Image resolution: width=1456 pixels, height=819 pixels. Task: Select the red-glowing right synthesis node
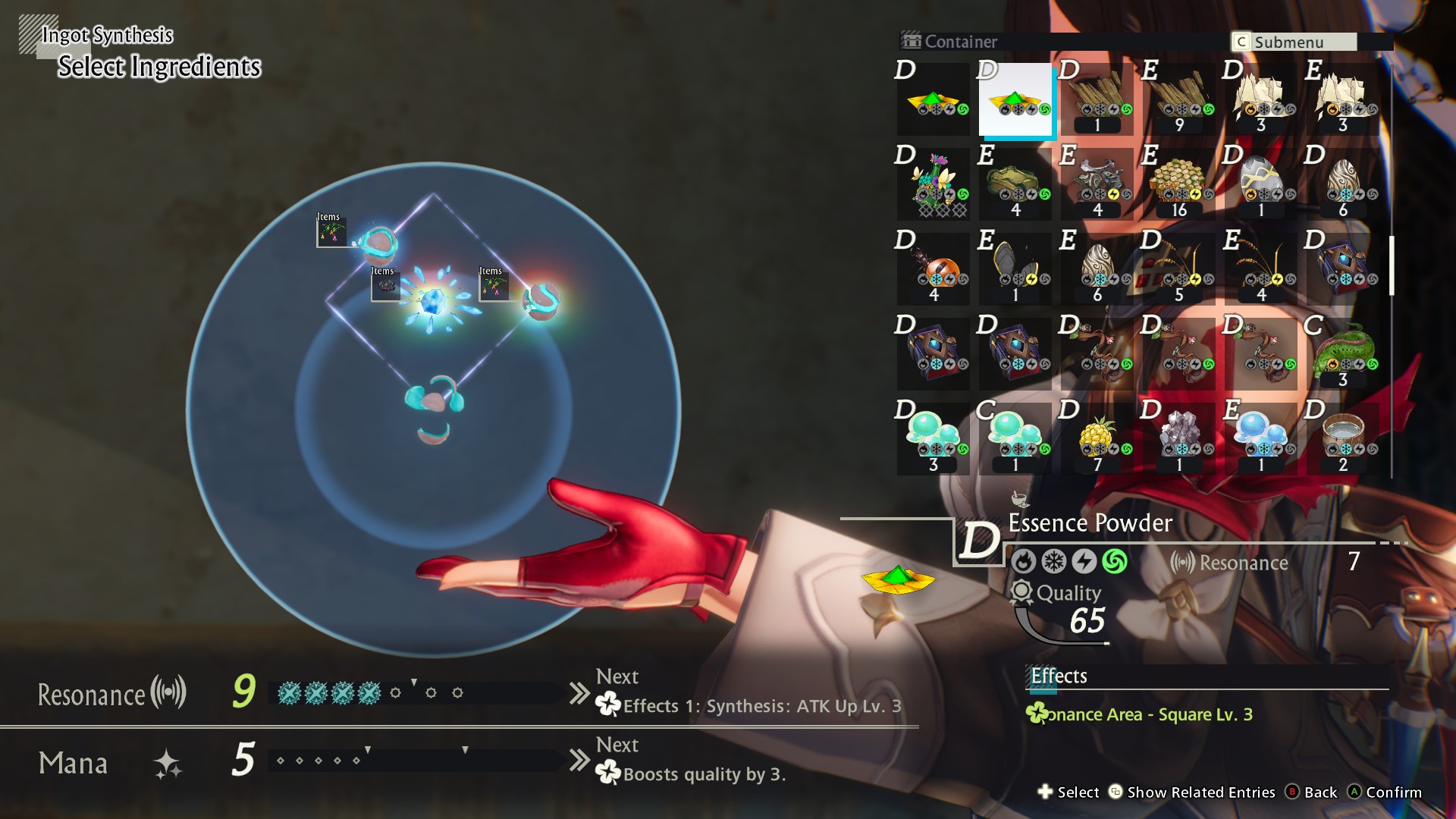click(541, 300)
